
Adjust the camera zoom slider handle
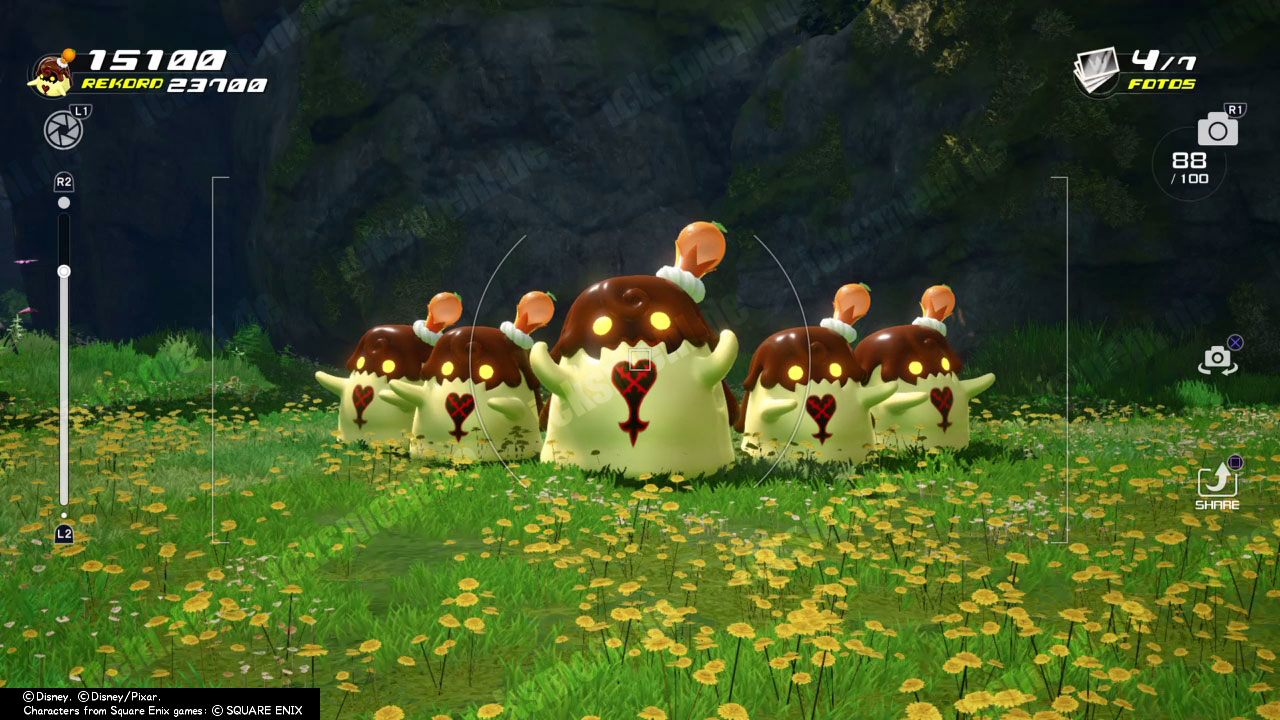point(64,271)
